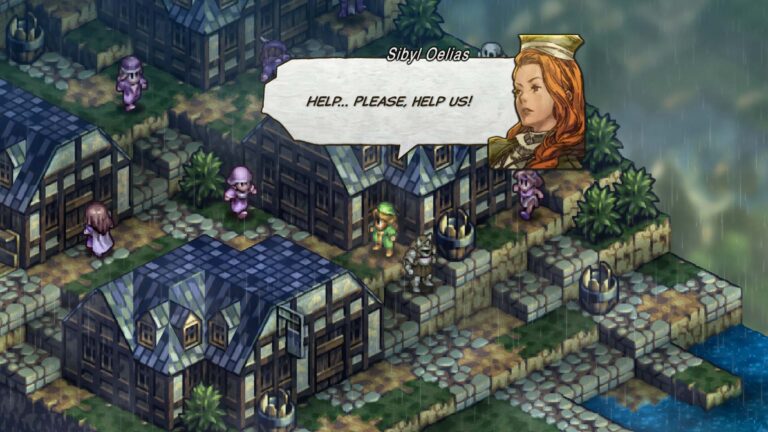
Task: Click the speech bubble to advance Sibyl's dialogue
Action: [x=388, y=103]
